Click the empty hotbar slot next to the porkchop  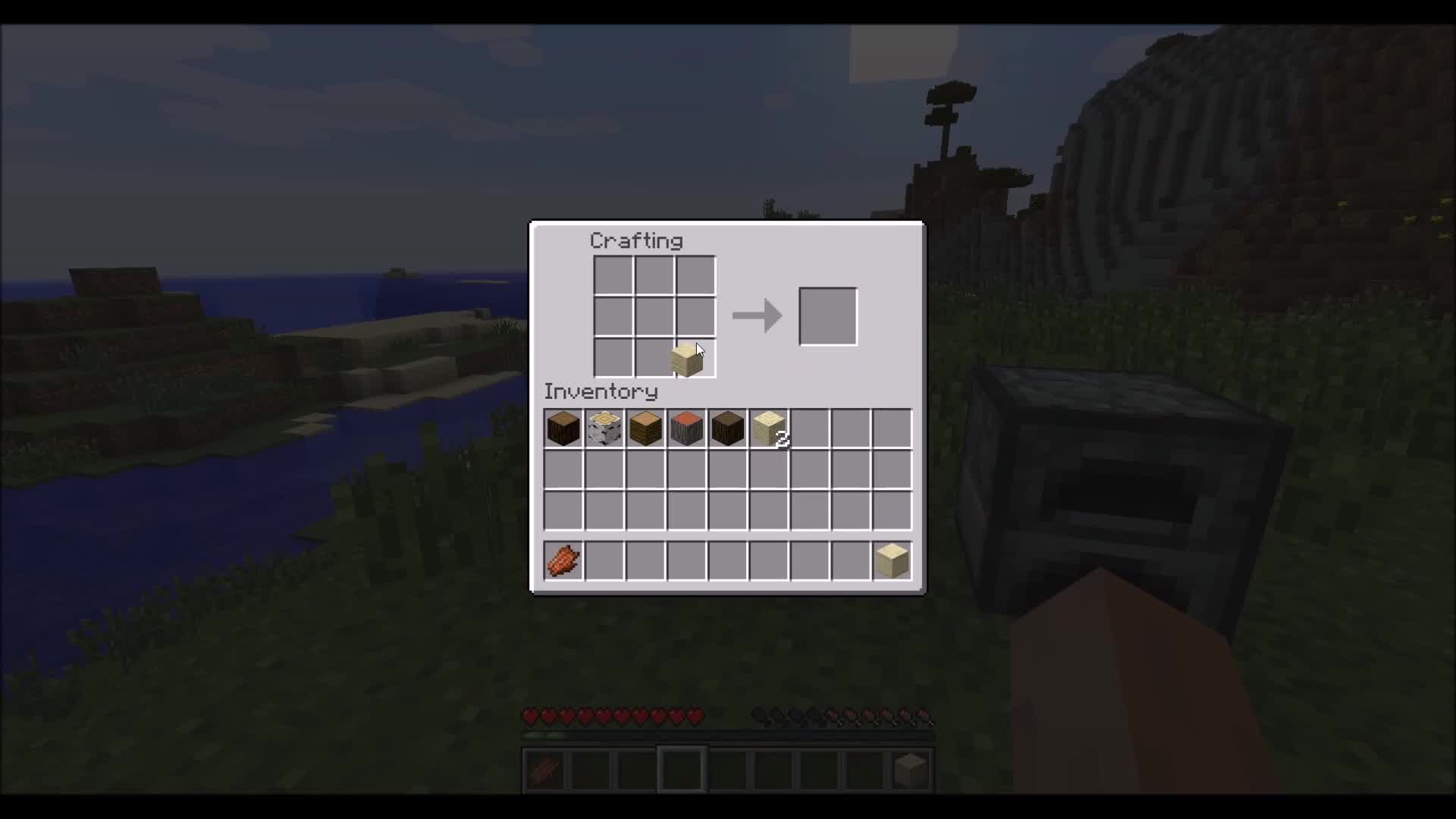coord(604,560)
